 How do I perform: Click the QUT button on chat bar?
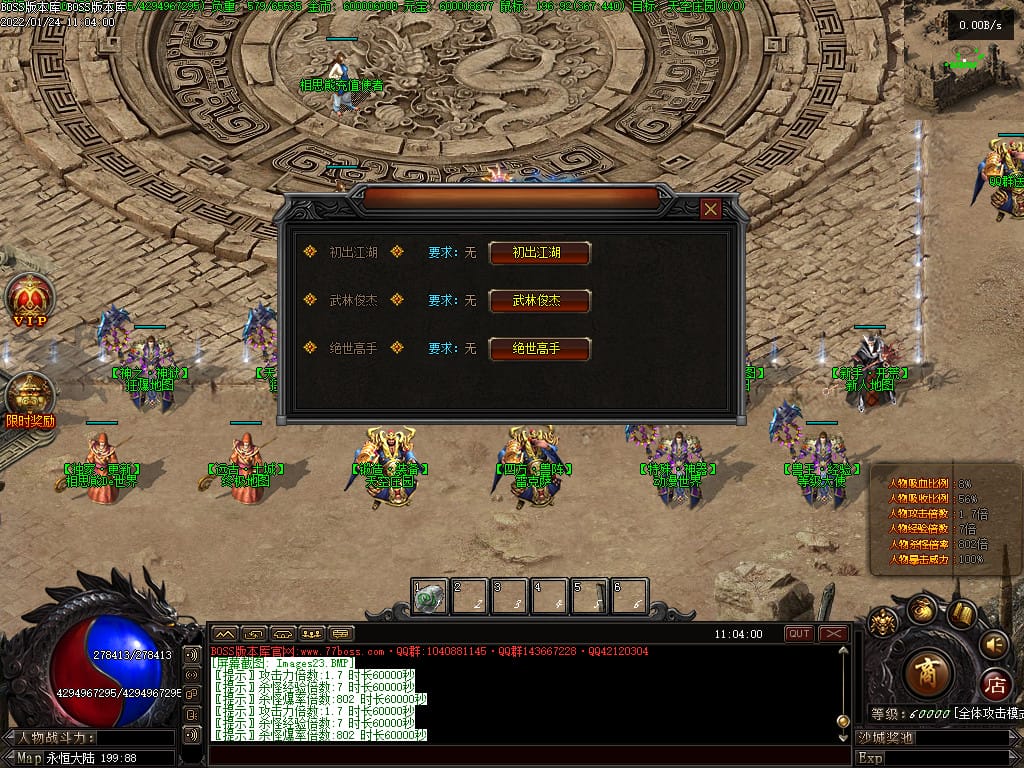pos(799,634)
